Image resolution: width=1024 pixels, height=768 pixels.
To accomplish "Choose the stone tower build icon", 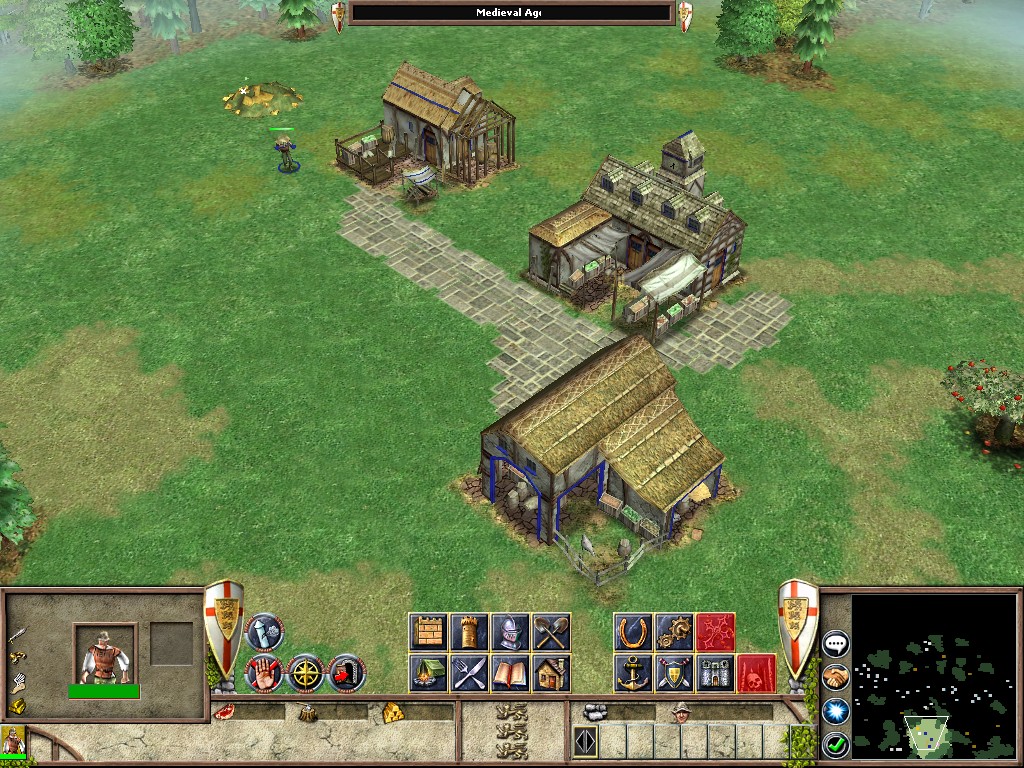I will tap(469, 632).
